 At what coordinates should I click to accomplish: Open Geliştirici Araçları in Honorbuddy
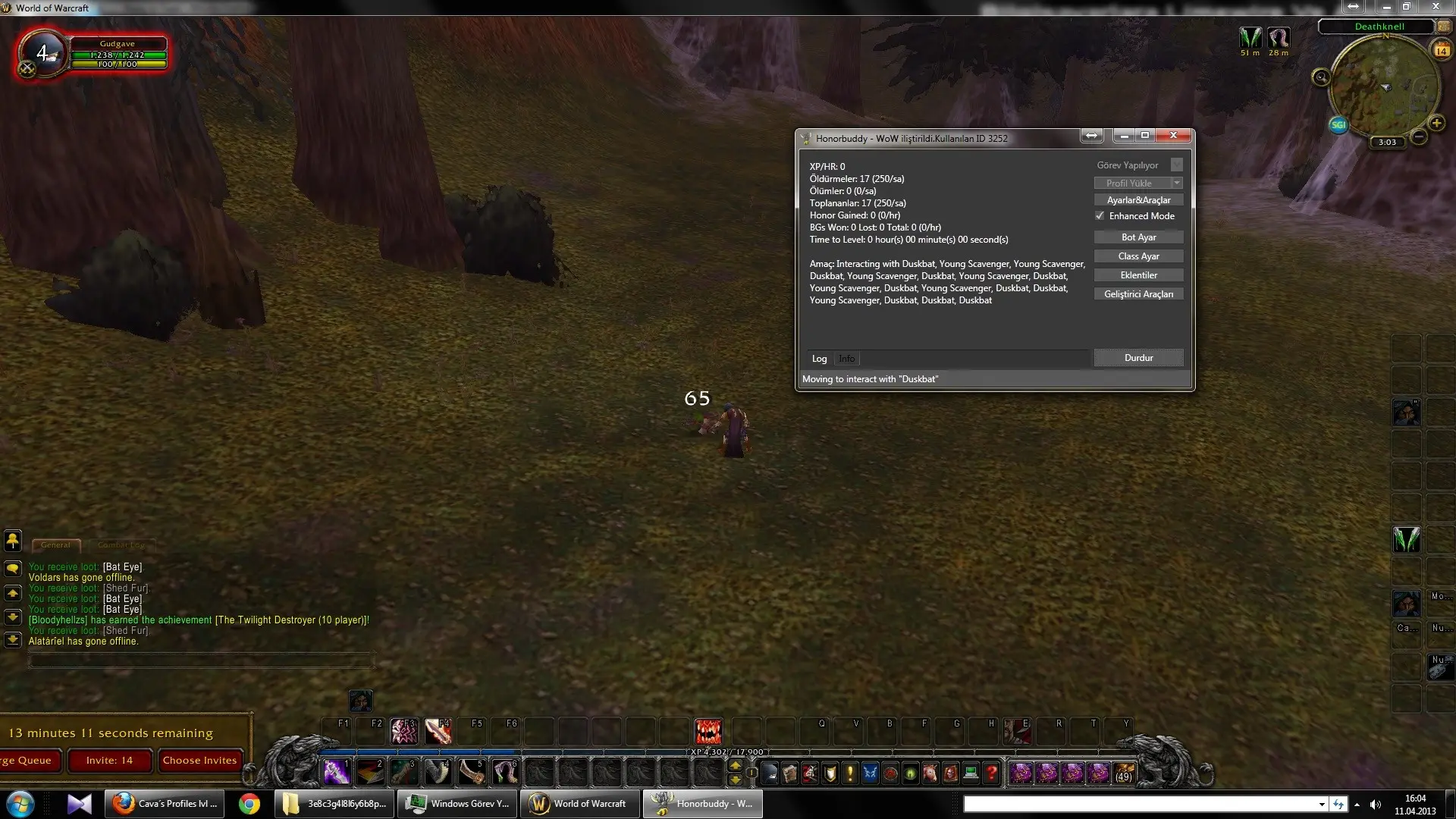(x=1138, y=294)
